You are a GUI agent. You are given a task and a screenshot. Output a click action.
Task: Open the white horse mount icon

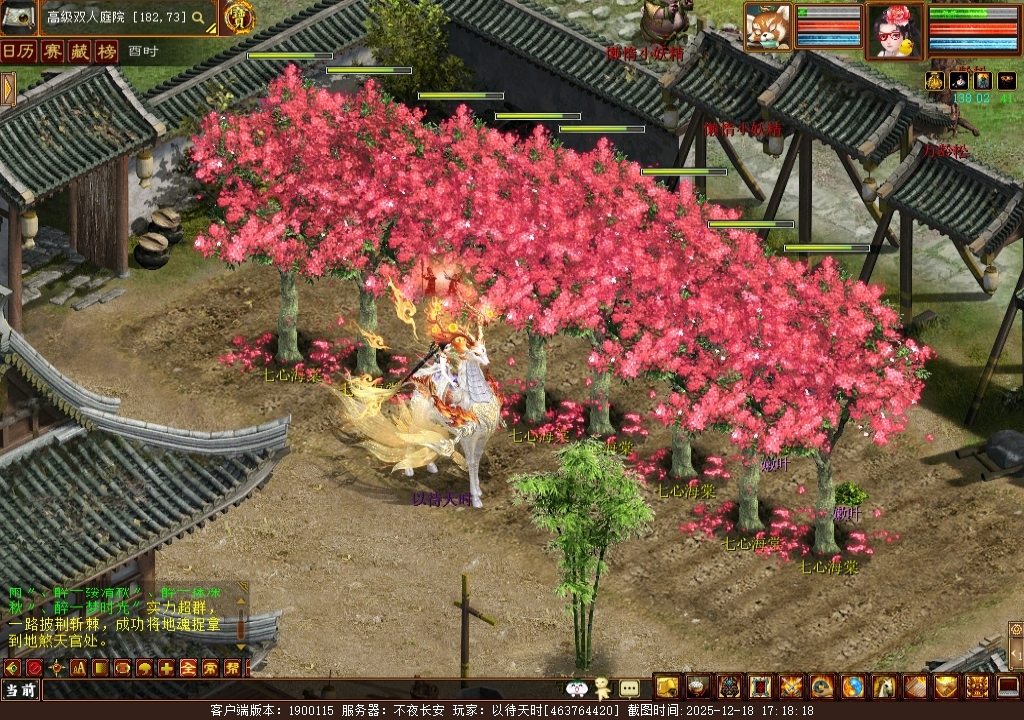pyautogui.click(x=883, y=687)
